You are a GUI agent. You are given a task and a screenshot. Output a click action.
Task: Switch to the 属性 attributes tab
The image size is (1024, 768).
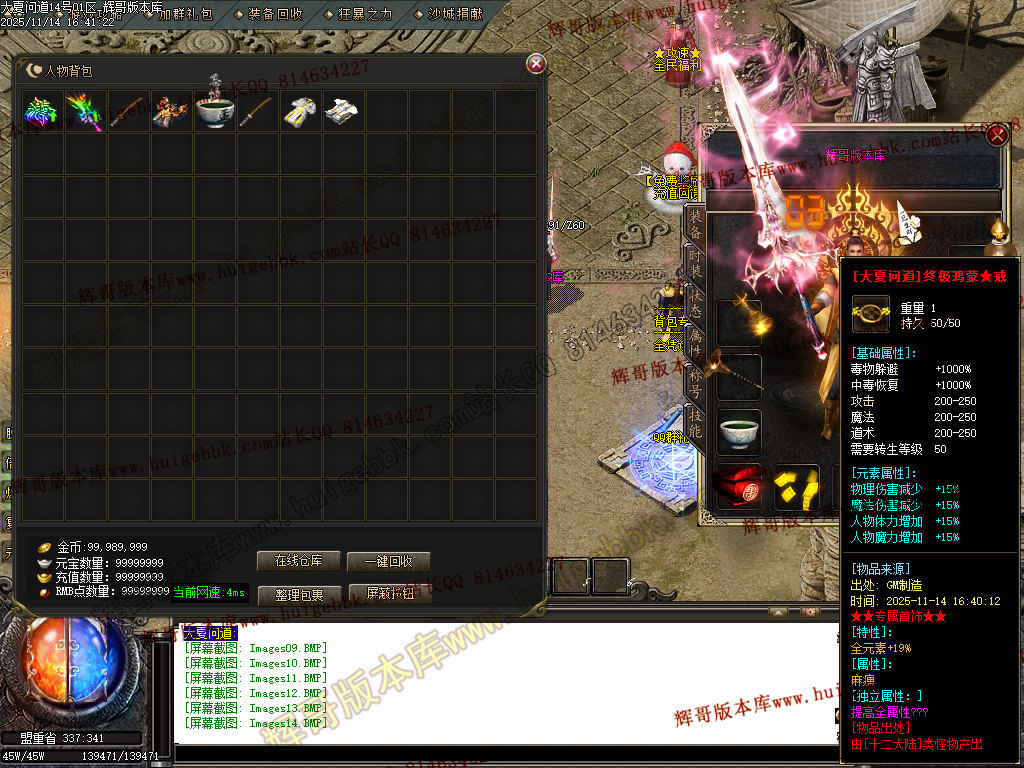coord(694,340)
